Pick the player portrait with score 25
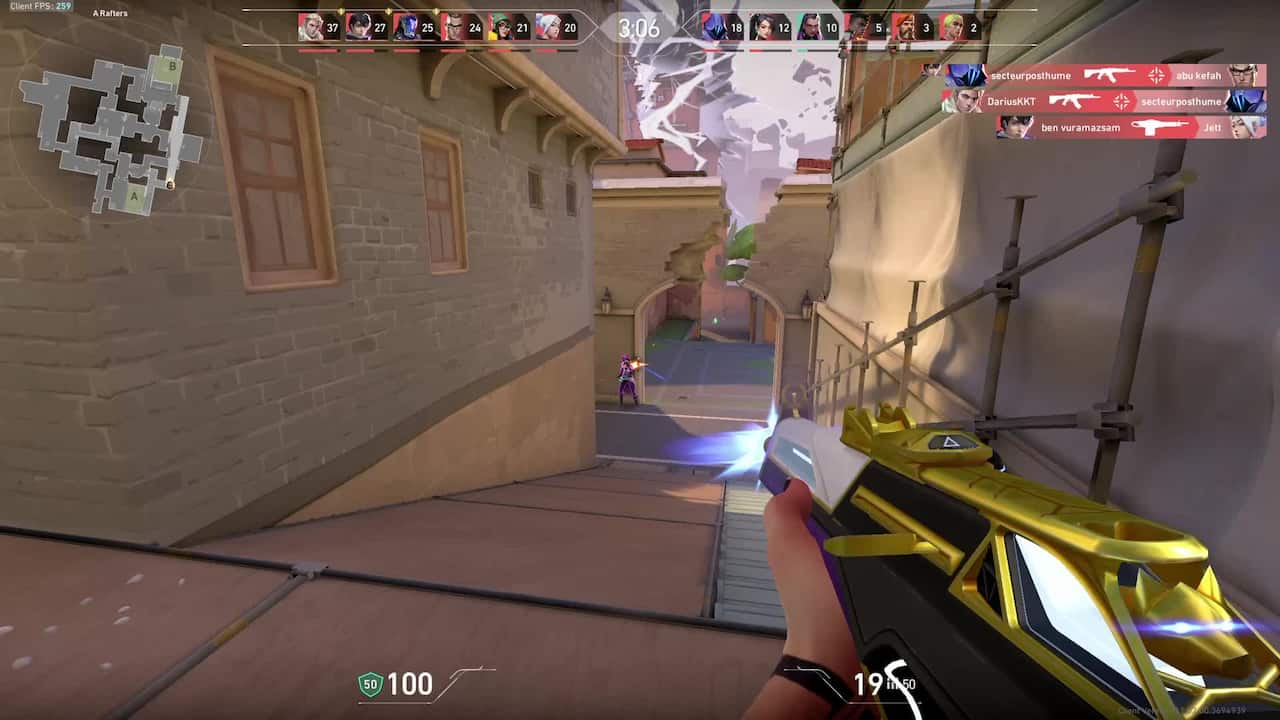Viewport: 1280px width, 720px height. pyautogui.click(x=406, y=27)
